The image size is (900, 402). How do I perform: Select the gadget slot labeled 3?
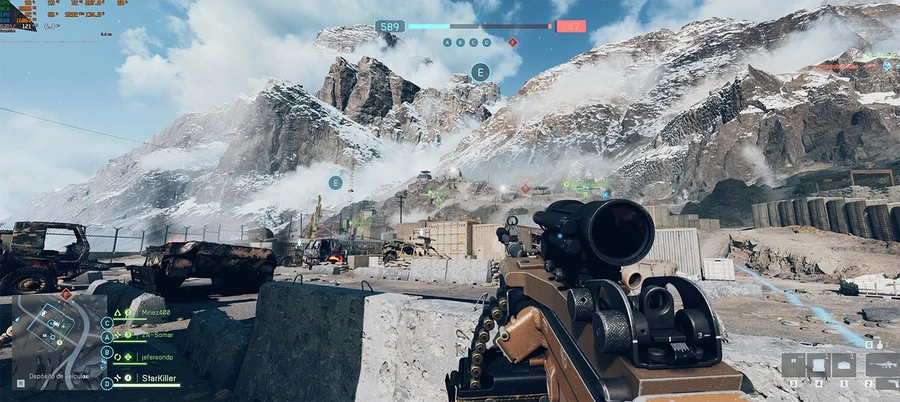(x=794, y=365)
